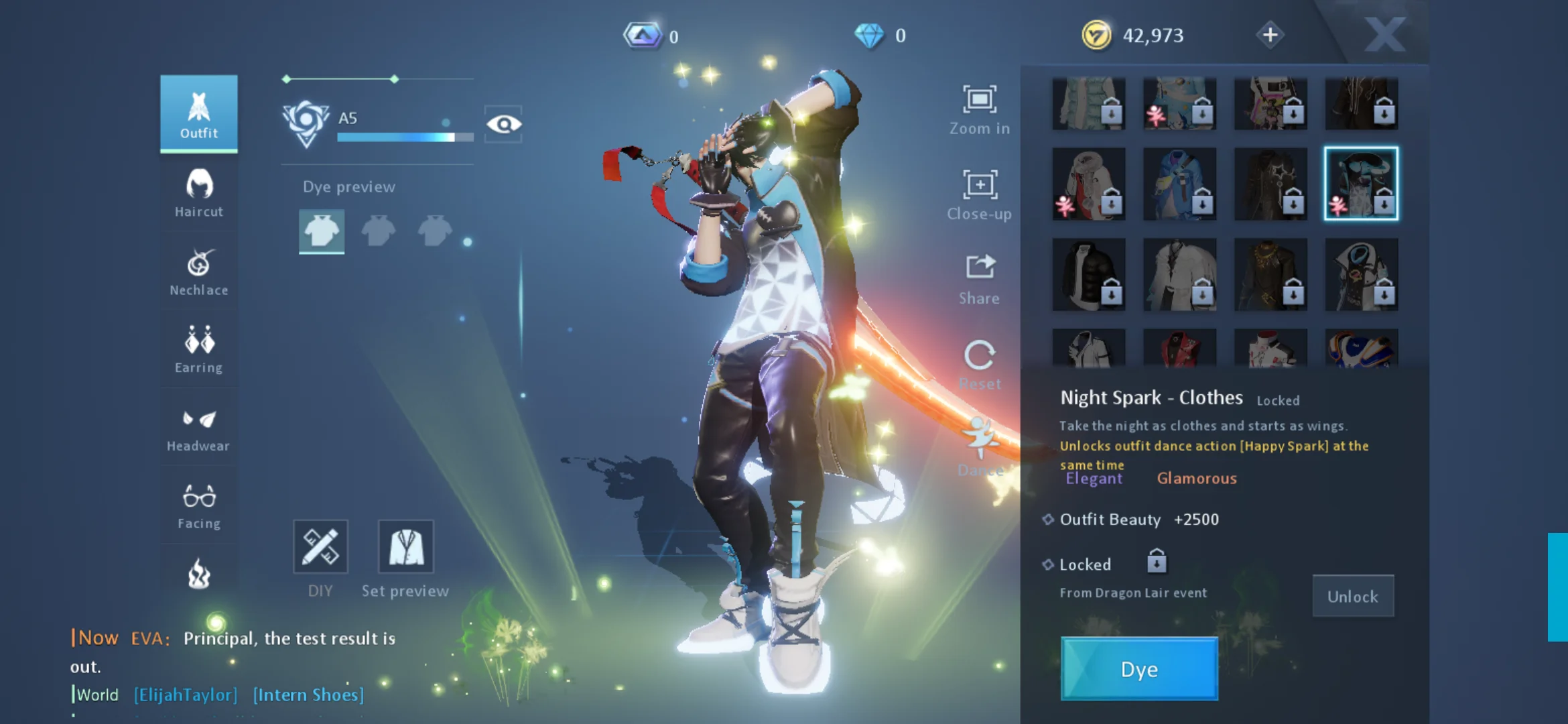Select the Necklace category
The height and width of the screenshot is (724, 1568).
point(198,271)
